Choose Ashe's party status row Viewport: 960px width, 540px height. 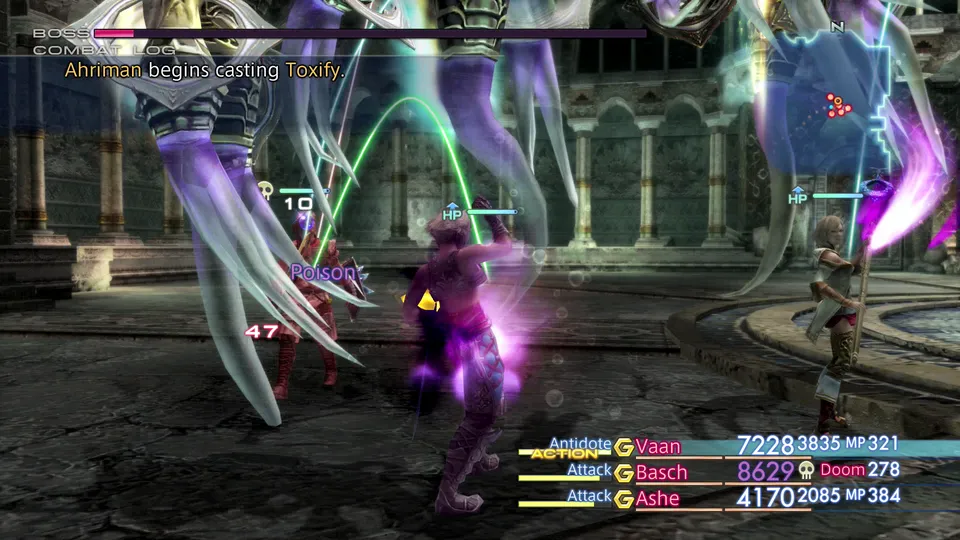(x=658, y=498)
